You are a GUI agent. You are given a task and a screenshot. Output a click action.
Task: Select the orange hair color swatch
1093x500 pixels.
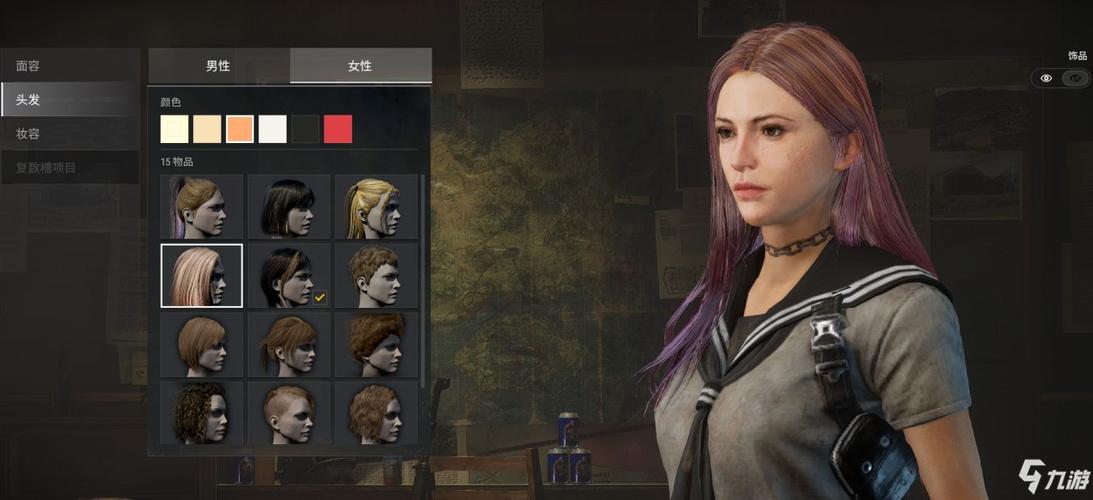pyautogui.click(x=240, y=129)
